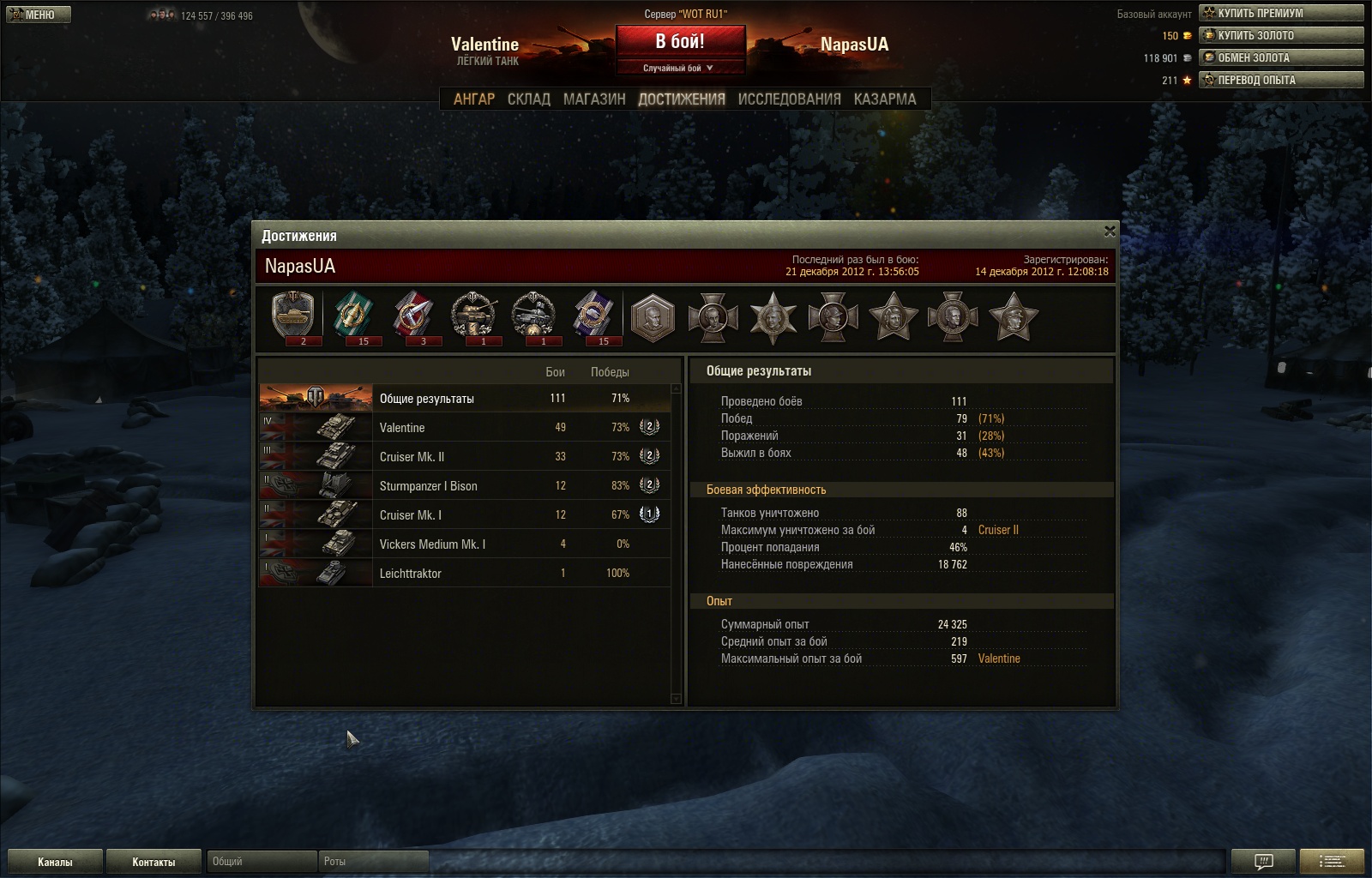This screenshot has width=1372, height=878.
Task: Click КУПИТЬ ЗОЛОТО button
Action: 1281,35
